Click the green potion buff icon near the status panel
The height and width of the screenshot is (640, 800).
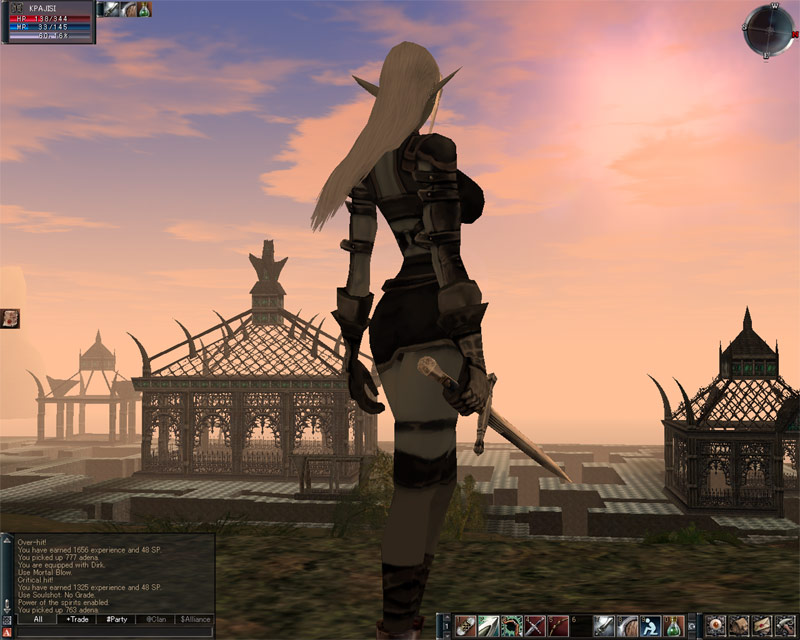point(144,9)
